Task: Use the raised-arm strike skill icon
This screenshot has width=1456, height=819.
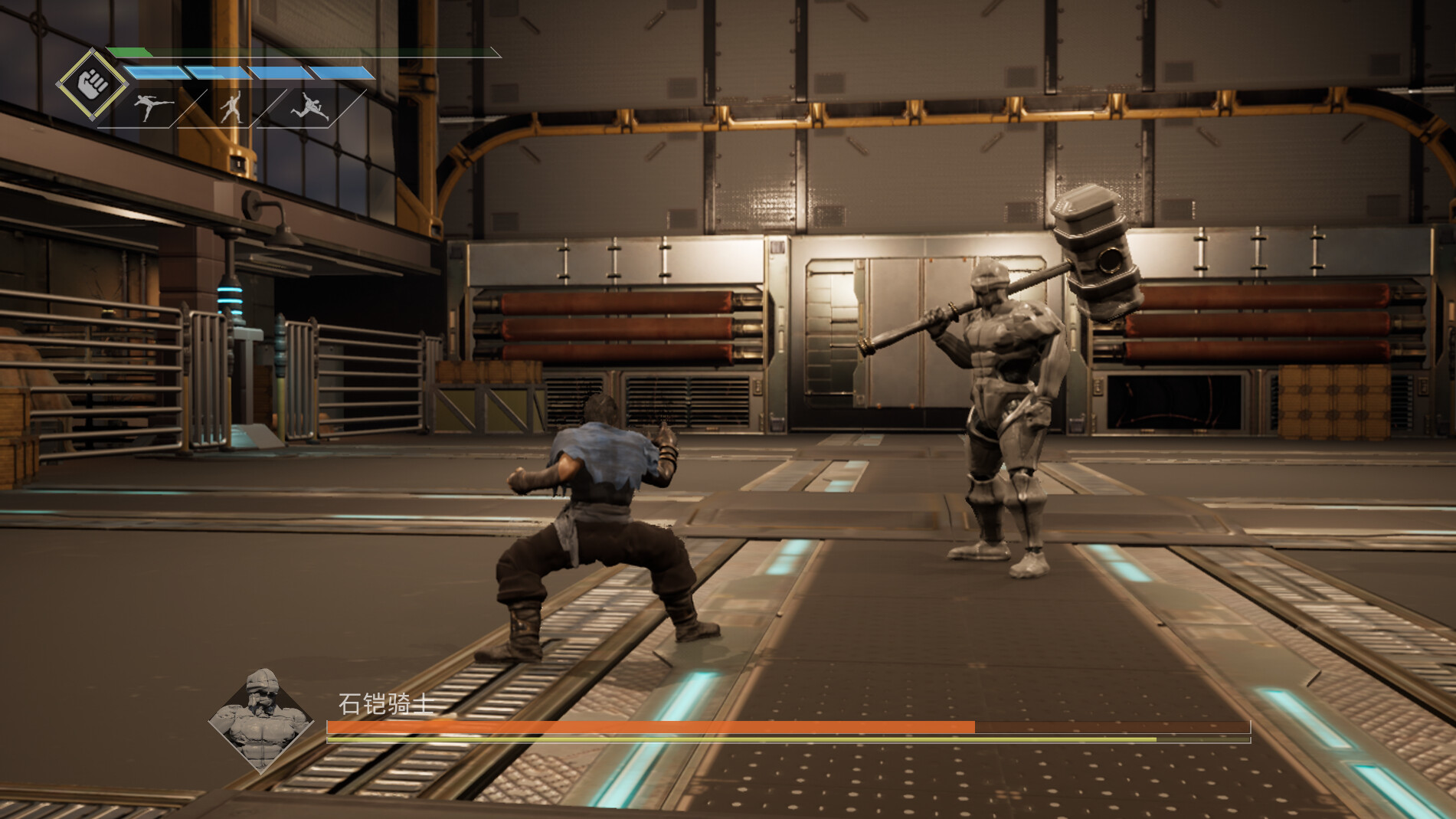Action: tap(231, 107)
